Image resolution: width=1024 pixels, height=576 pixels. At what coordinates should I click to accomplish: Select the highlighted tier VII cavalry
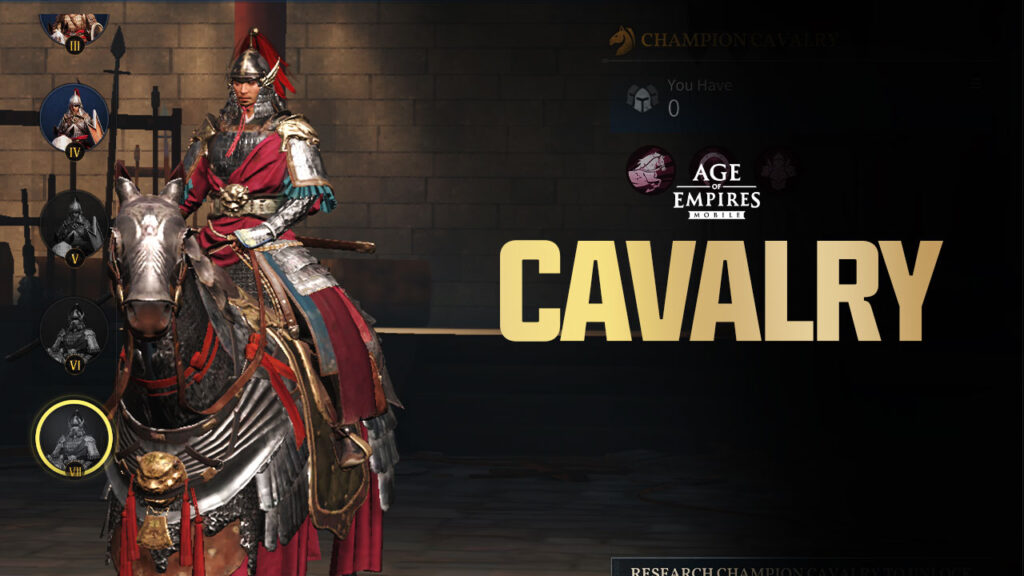pyautogui.click(x=73, y=438)
